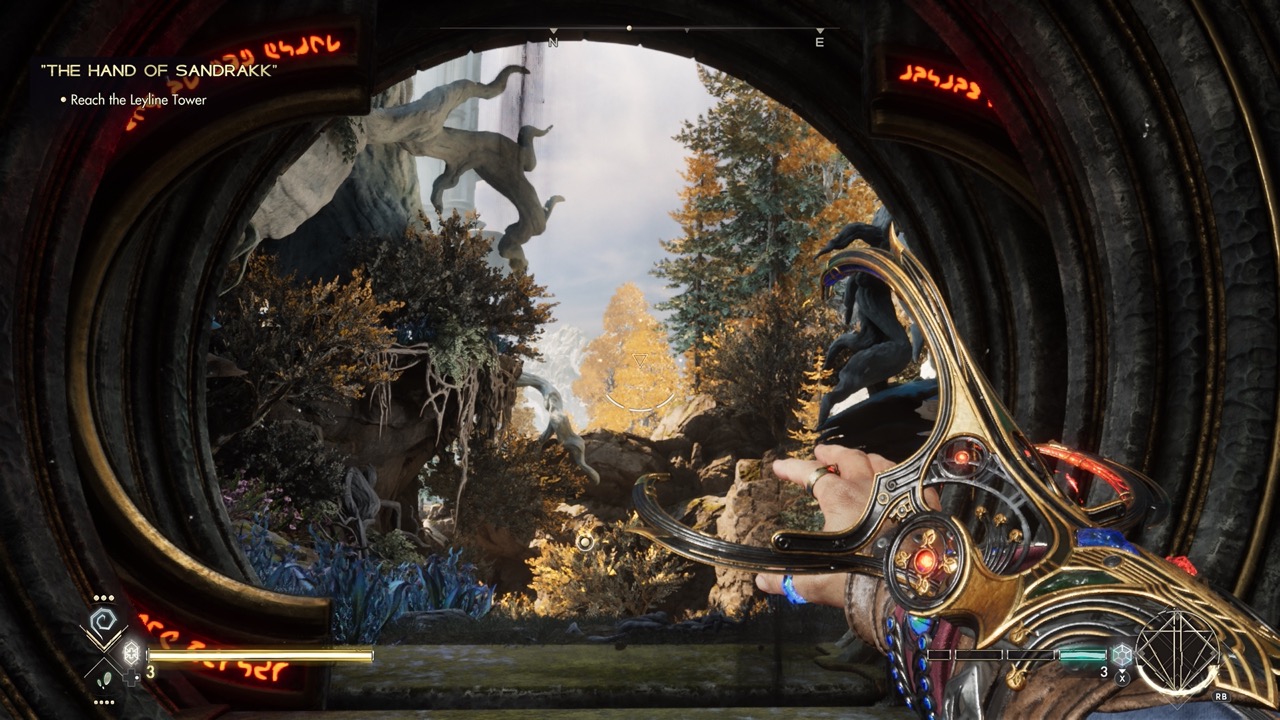Click the white waypoint dot on the compass
Viewport: 1280px width, 720px height.
tap(628, 27)
